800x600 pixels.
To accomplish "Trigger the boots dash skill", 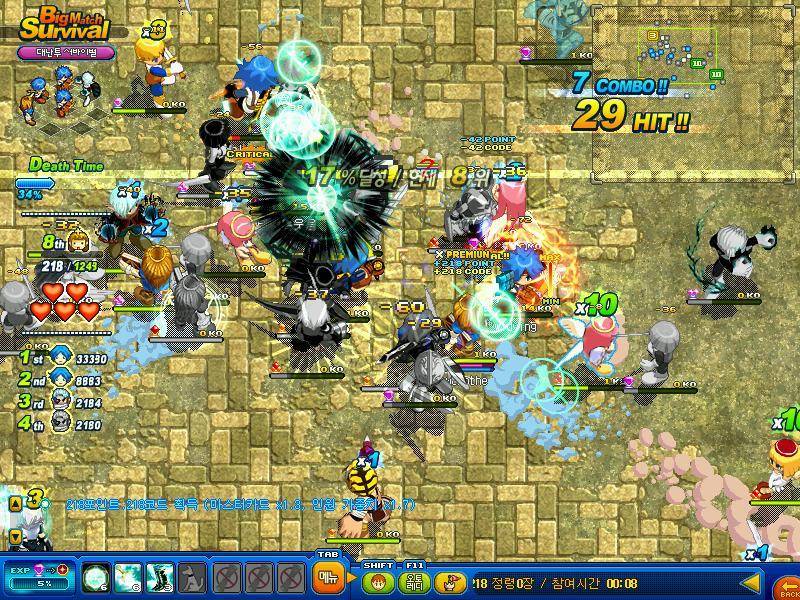I will (x=160, y=577).
